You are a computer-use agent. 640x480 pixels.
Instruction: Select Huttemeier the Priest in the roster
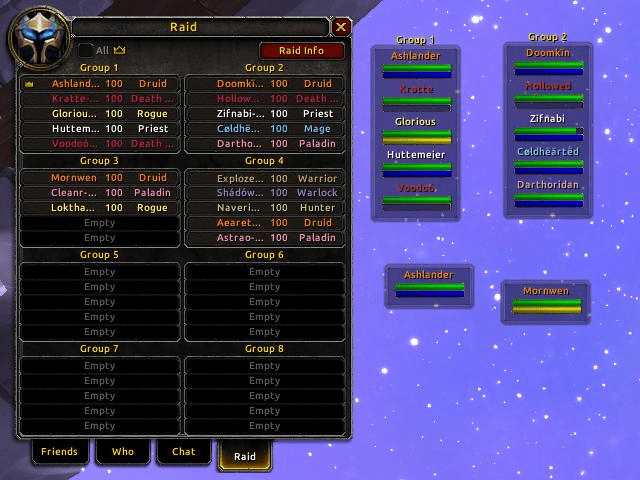tap(100, 129)
